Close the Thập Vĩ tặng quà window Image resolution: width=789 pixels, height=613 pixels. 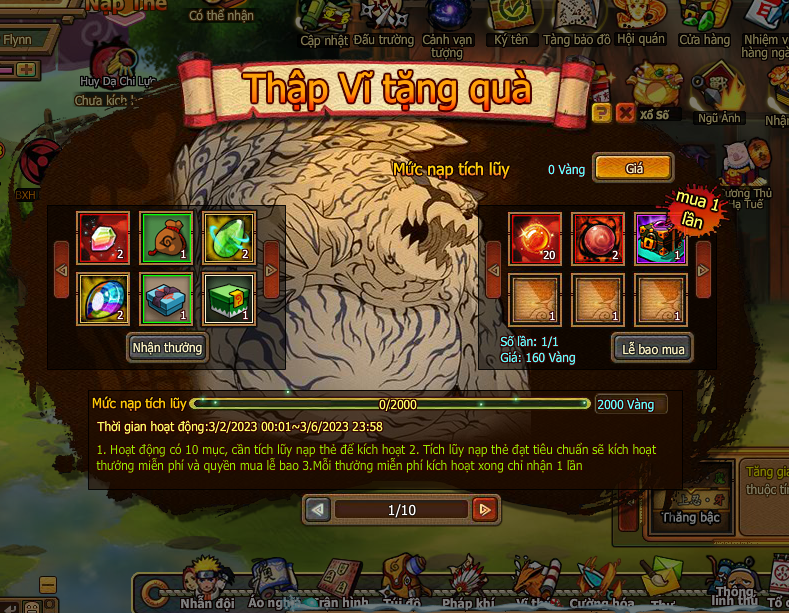click(x=625, y=112)
